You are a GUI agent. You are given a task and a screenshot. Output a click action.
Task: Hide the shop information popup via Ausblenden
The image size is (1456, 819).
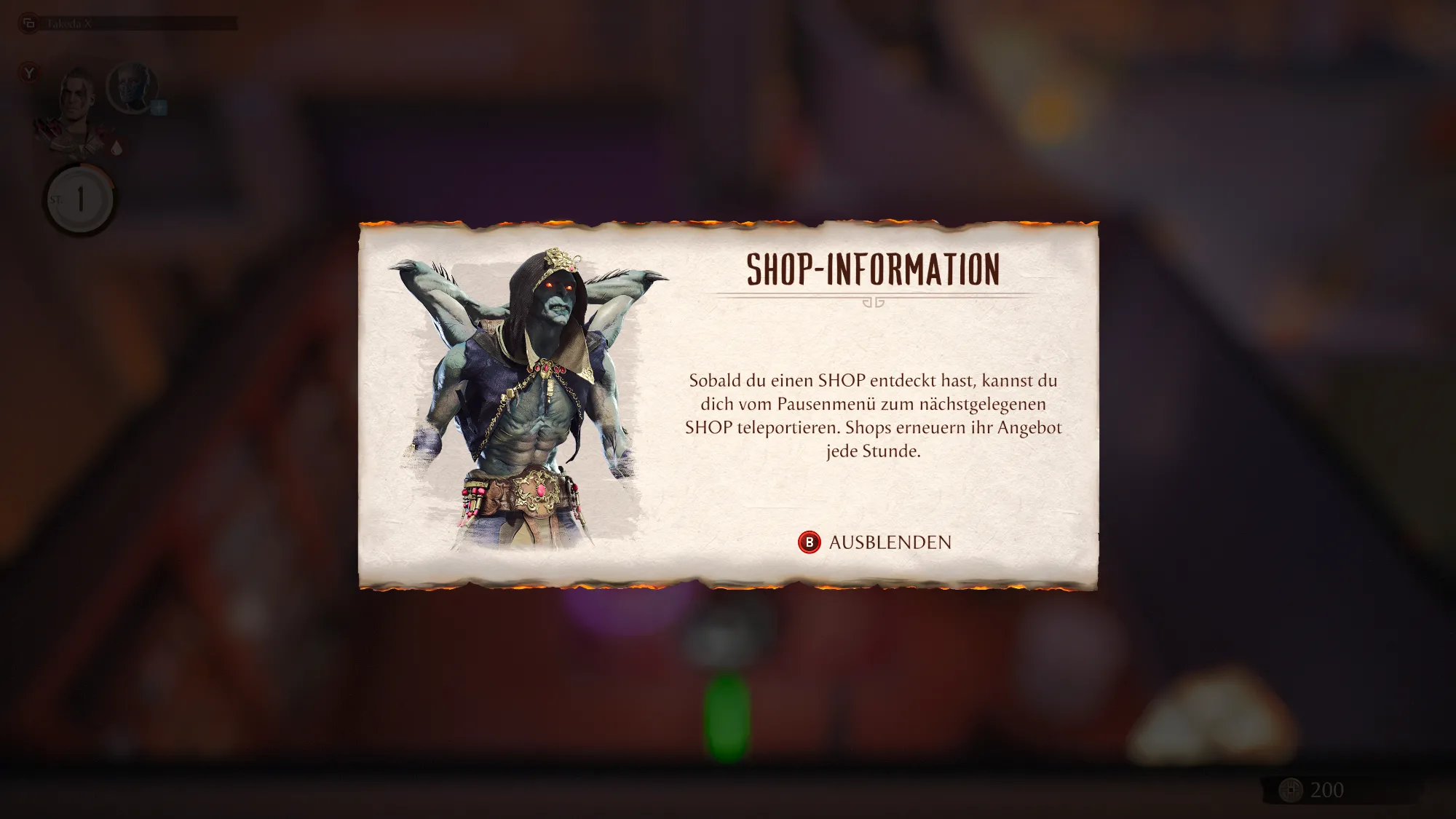click(875, 542)
